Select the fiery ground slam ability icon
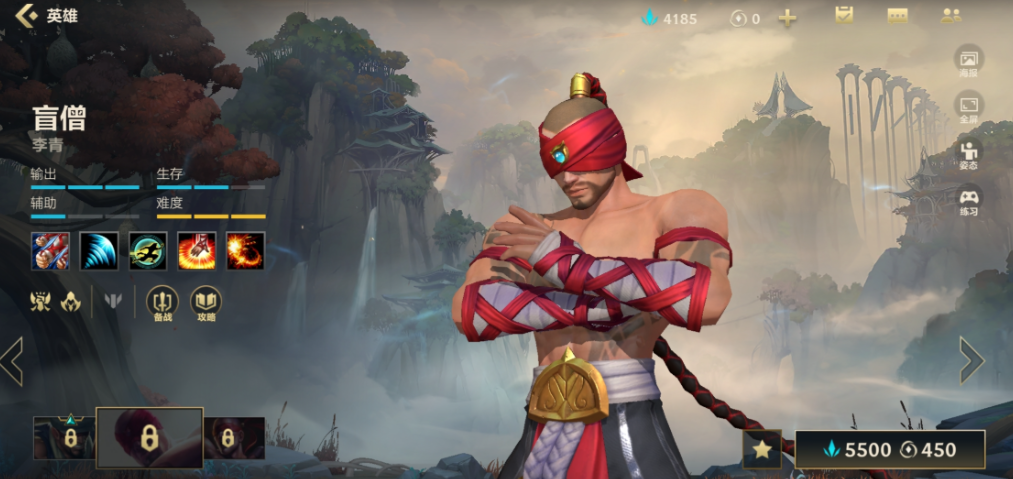 pos(197,250)
